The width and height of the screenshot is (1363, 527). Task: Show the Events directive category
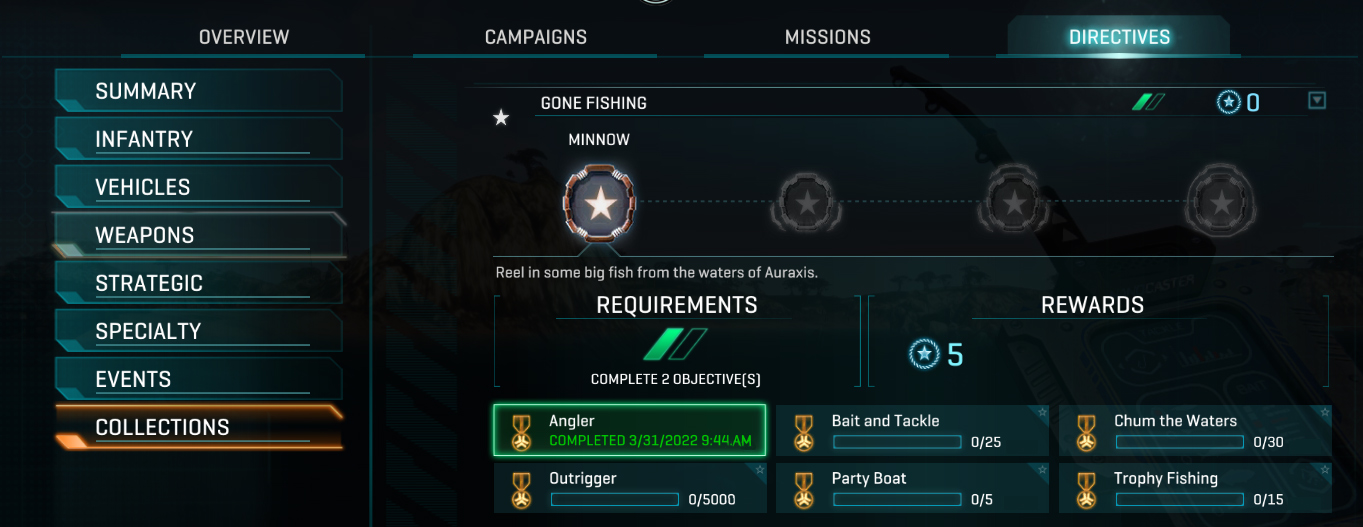(x=198, y=379)
